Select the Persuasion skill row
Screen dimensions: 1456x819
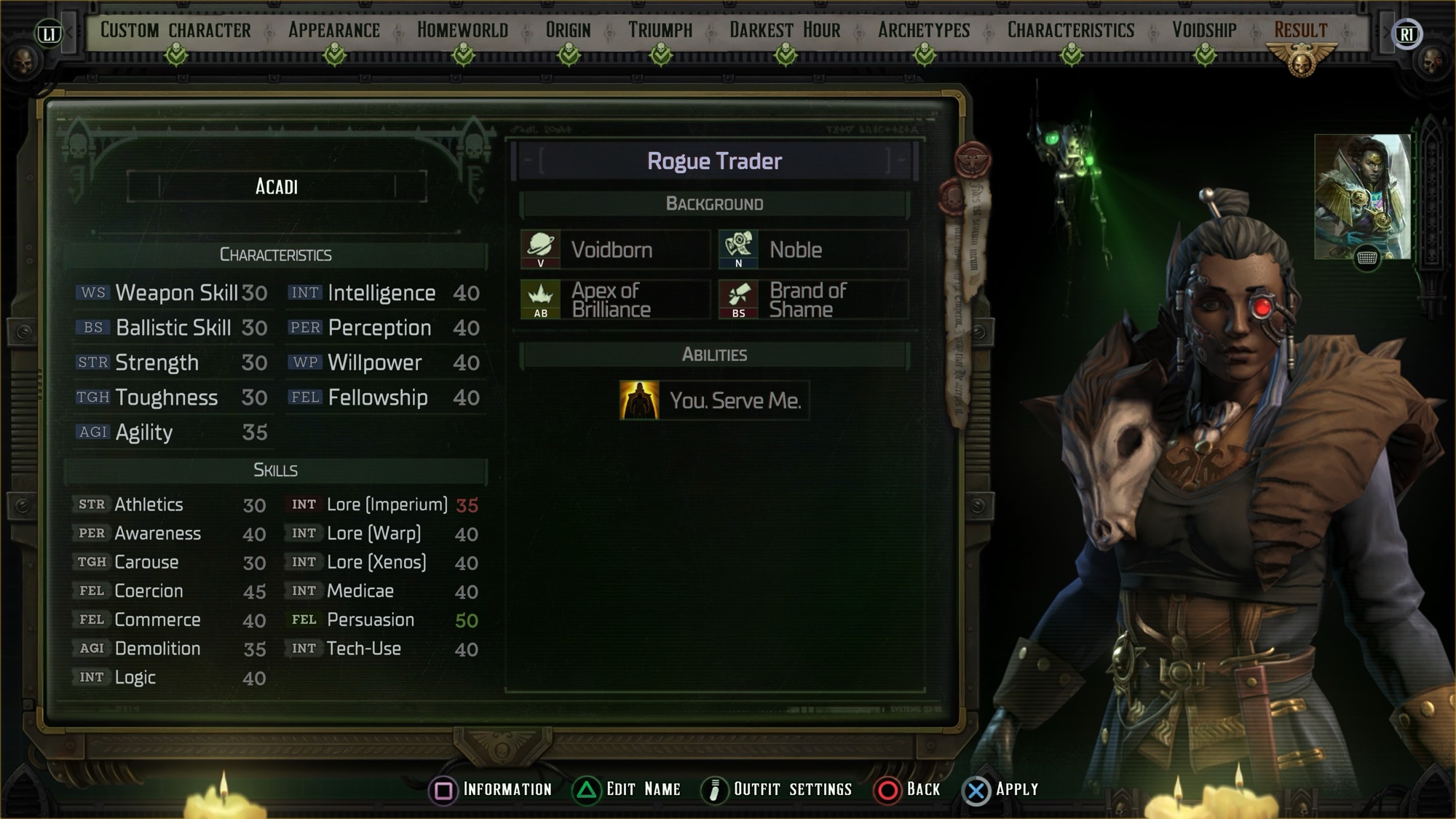(x=384, y=620)
